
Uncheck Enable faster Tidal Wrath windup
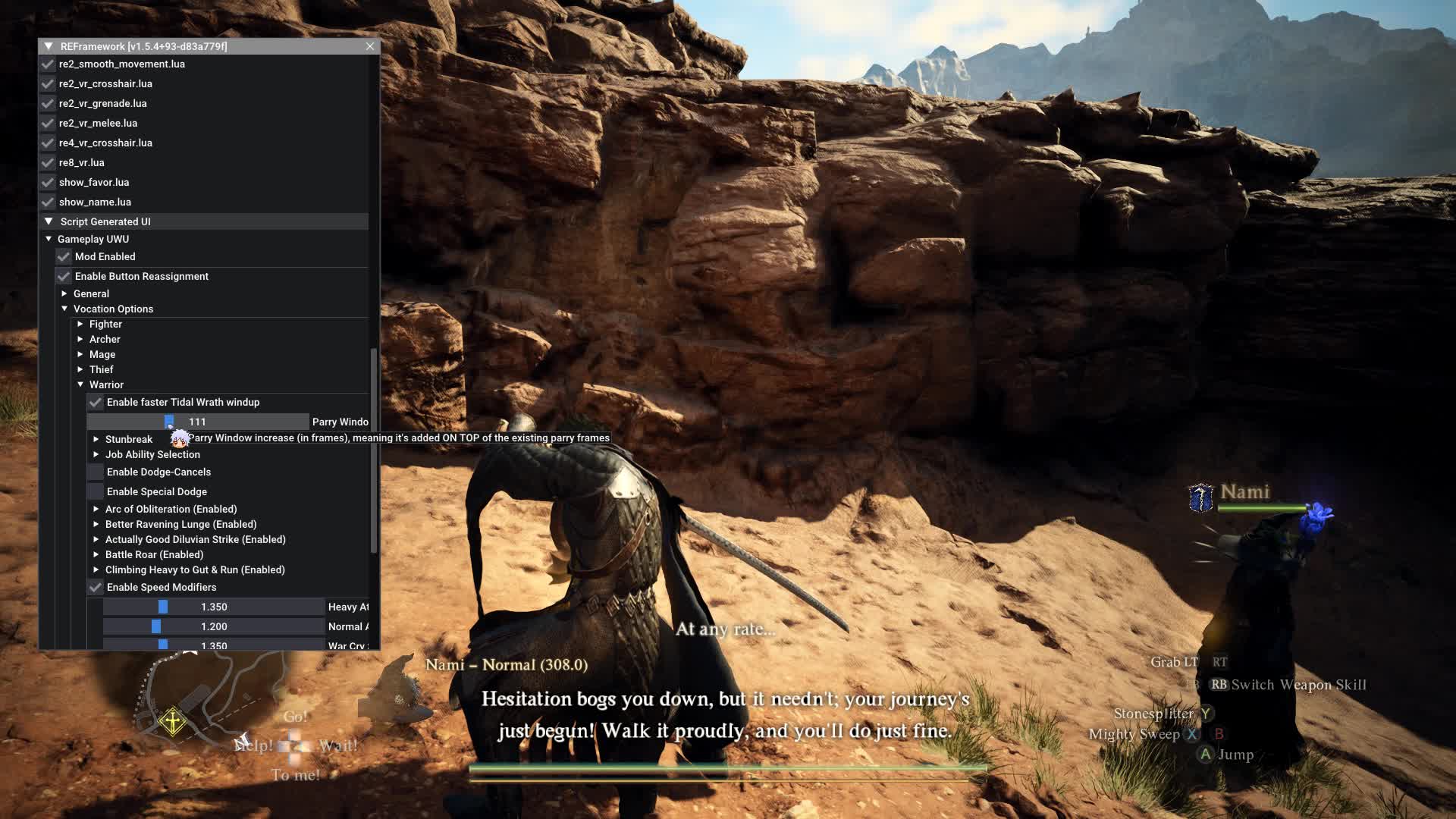(96, 403)
